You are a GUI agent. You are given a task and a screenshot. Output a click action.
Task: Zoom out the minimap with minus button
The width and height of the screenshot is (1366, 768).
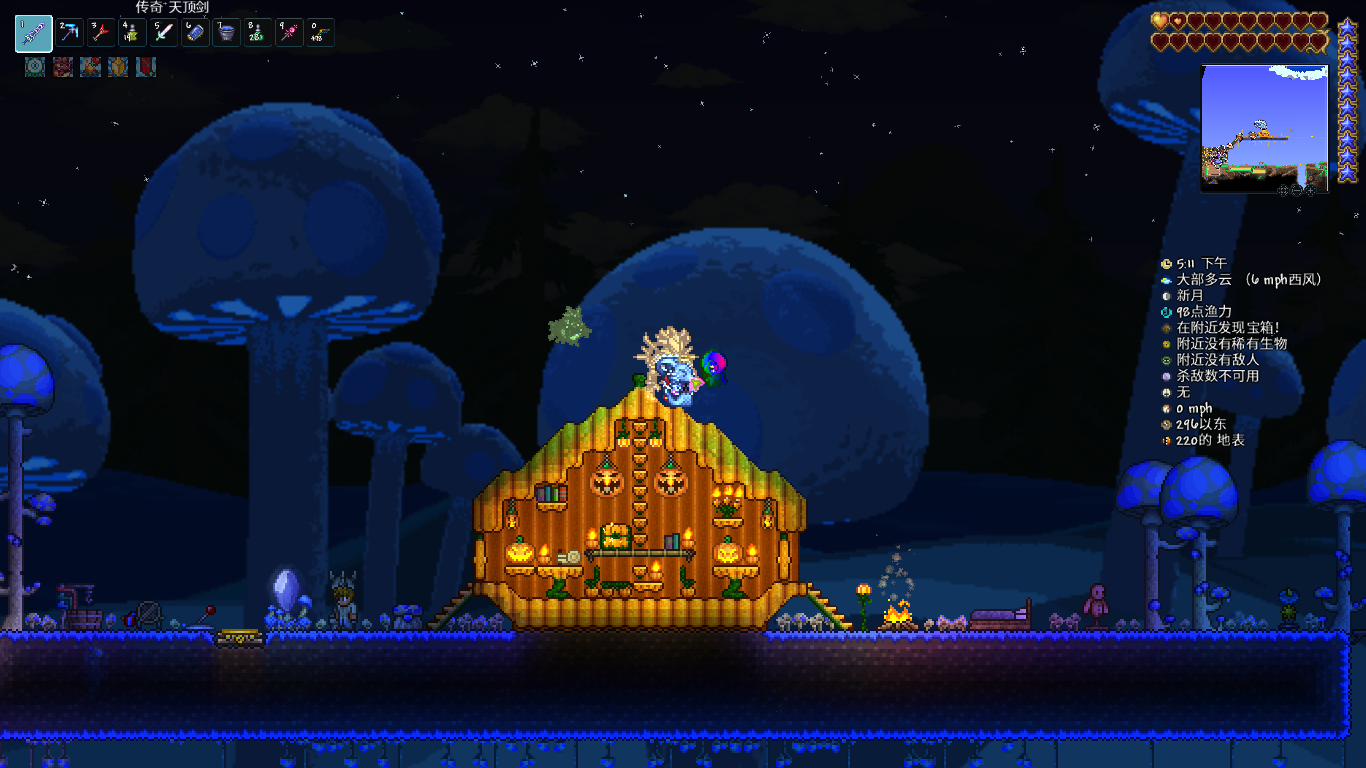pyautogui.click(x=1297, y=189)
